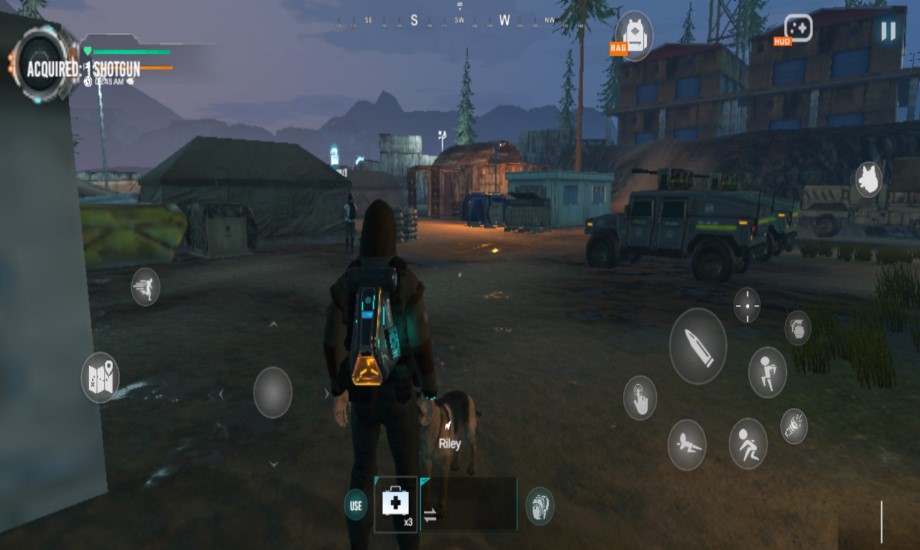Open the BAG inventory button
The height and width of the screenshot is (550, 920).
pos(634,36)
